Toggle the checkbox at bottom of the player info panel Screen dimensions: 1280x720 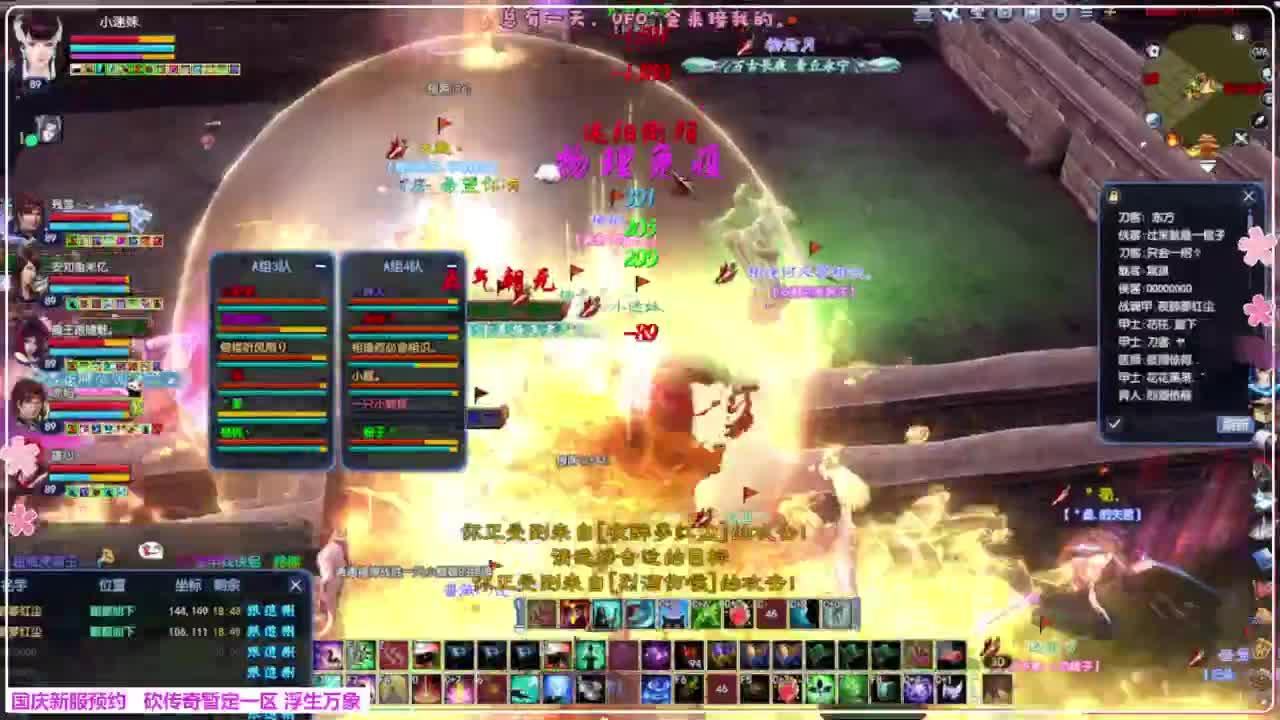(1114, 423)
